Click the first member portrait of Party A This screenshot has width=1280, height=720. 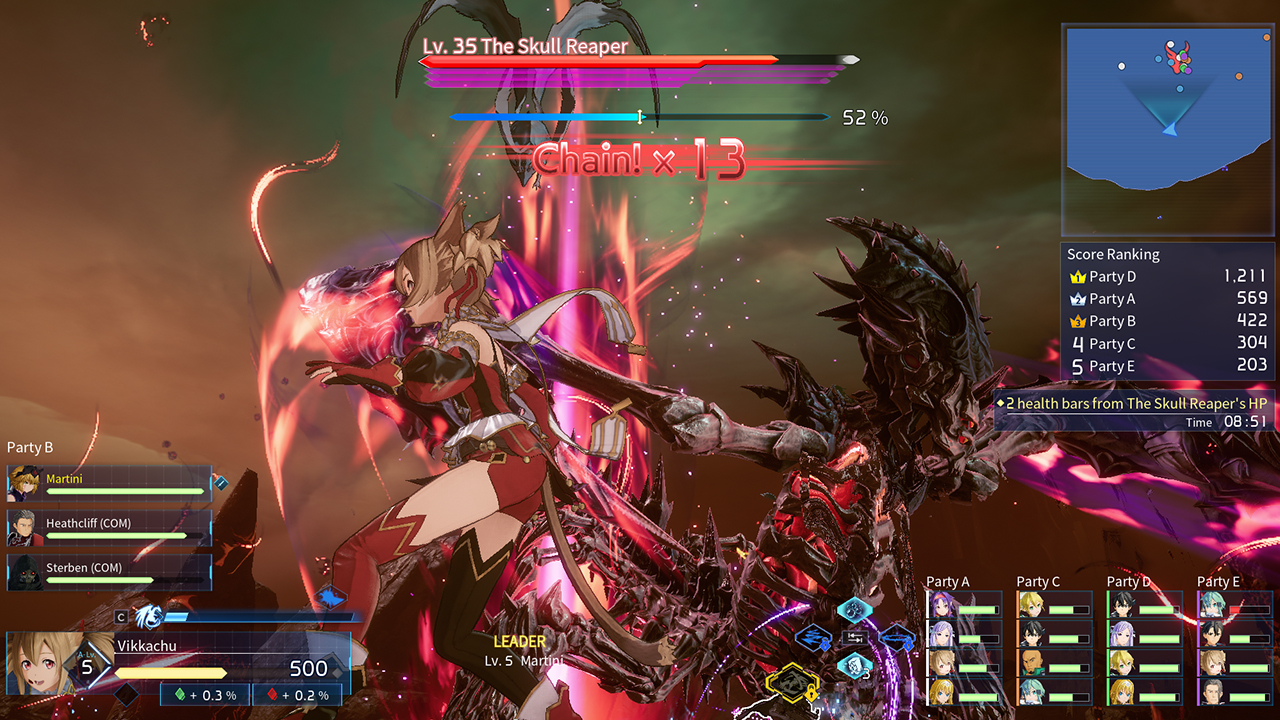coord(940,607)
